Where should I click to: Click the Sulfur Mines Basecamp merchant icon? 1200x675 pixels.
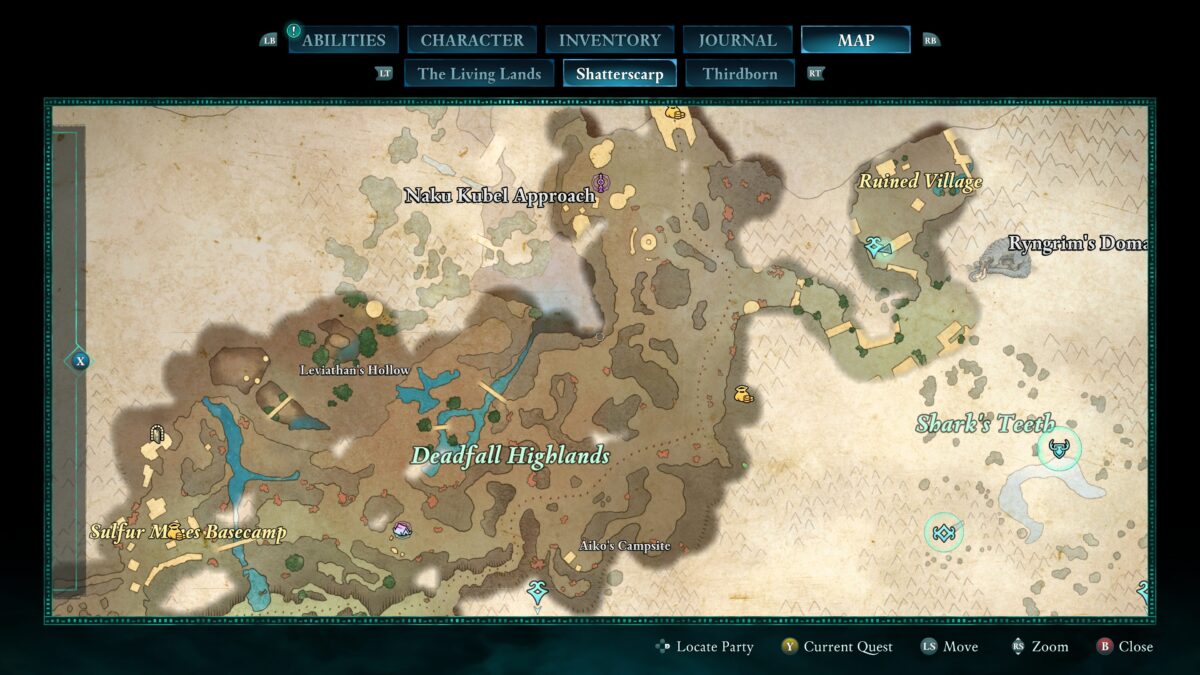pos(176,531)
